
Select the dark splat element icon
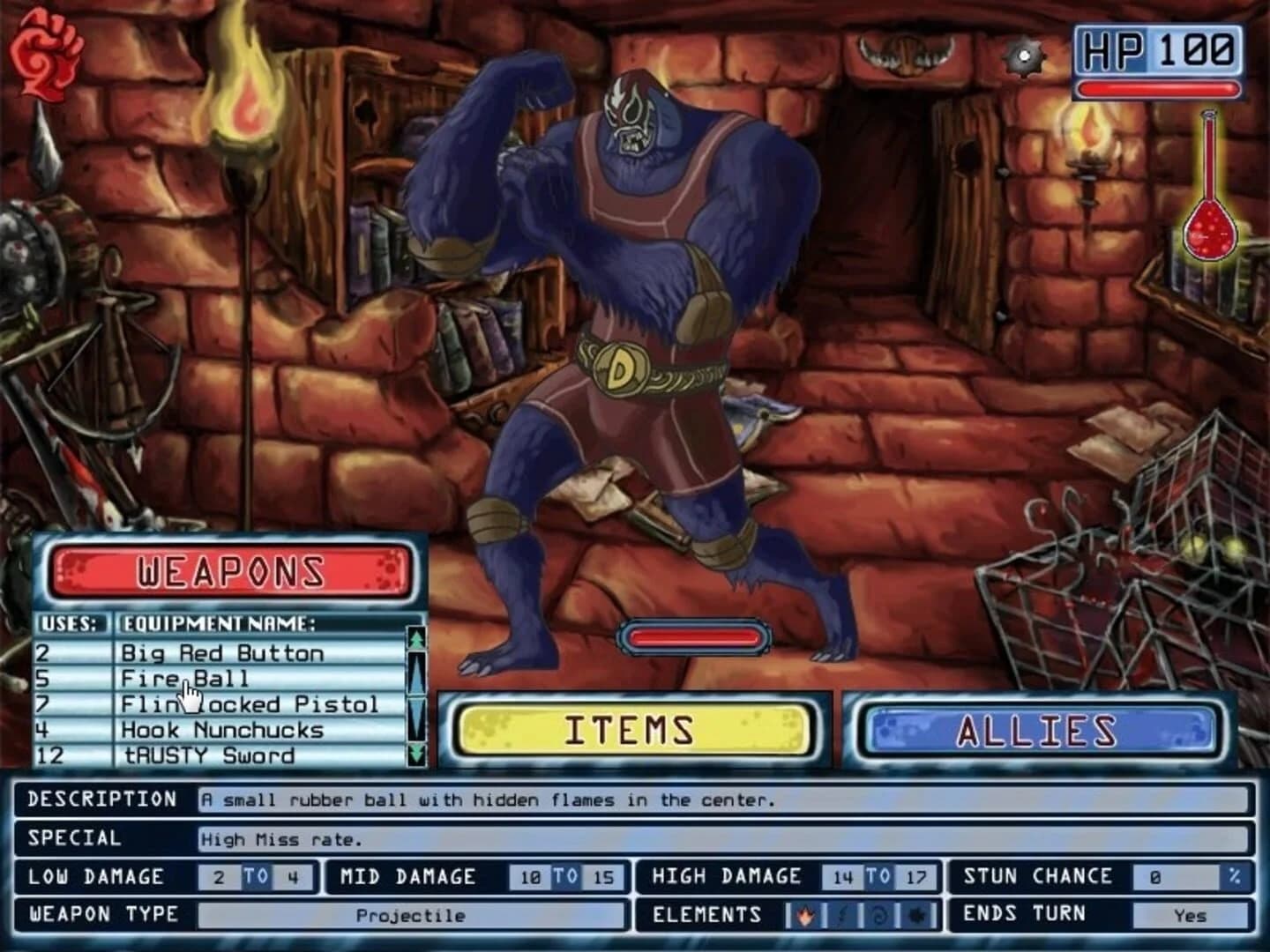915,915
